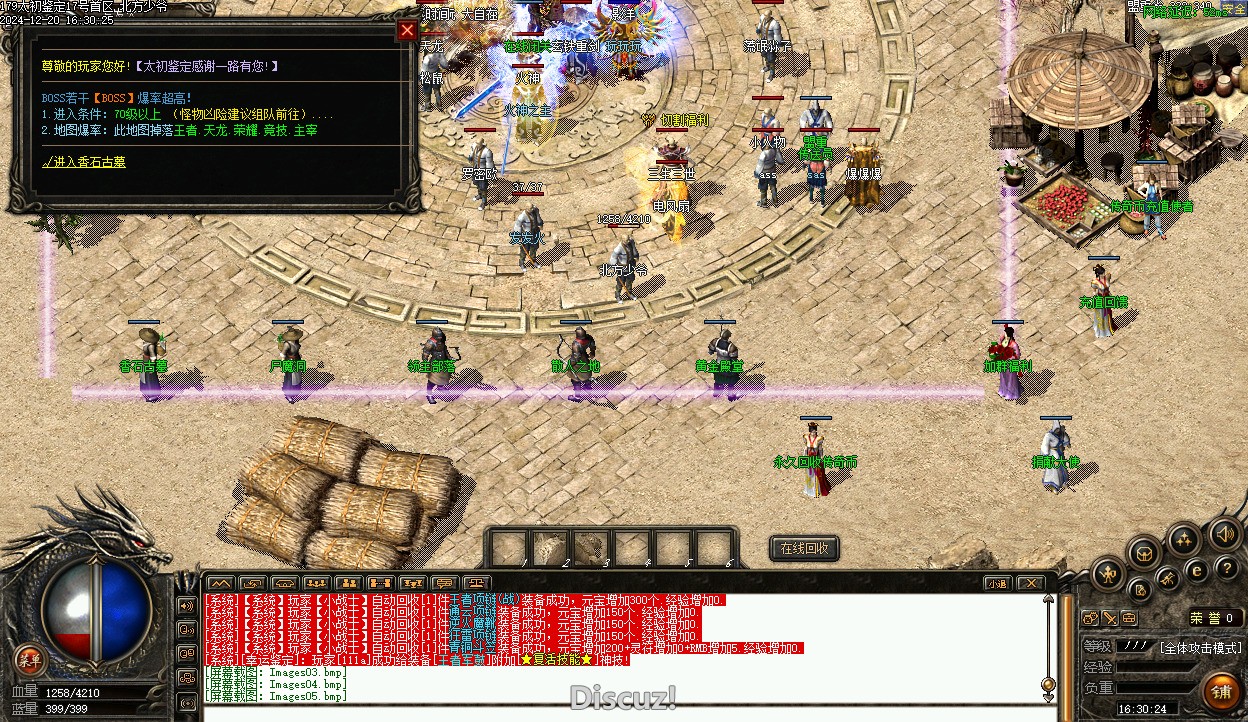Image resolution: width=1248 pixels, height=722 pixels.
Task: Click the first chat toolbar mountain icon
Action: [221, 583]
